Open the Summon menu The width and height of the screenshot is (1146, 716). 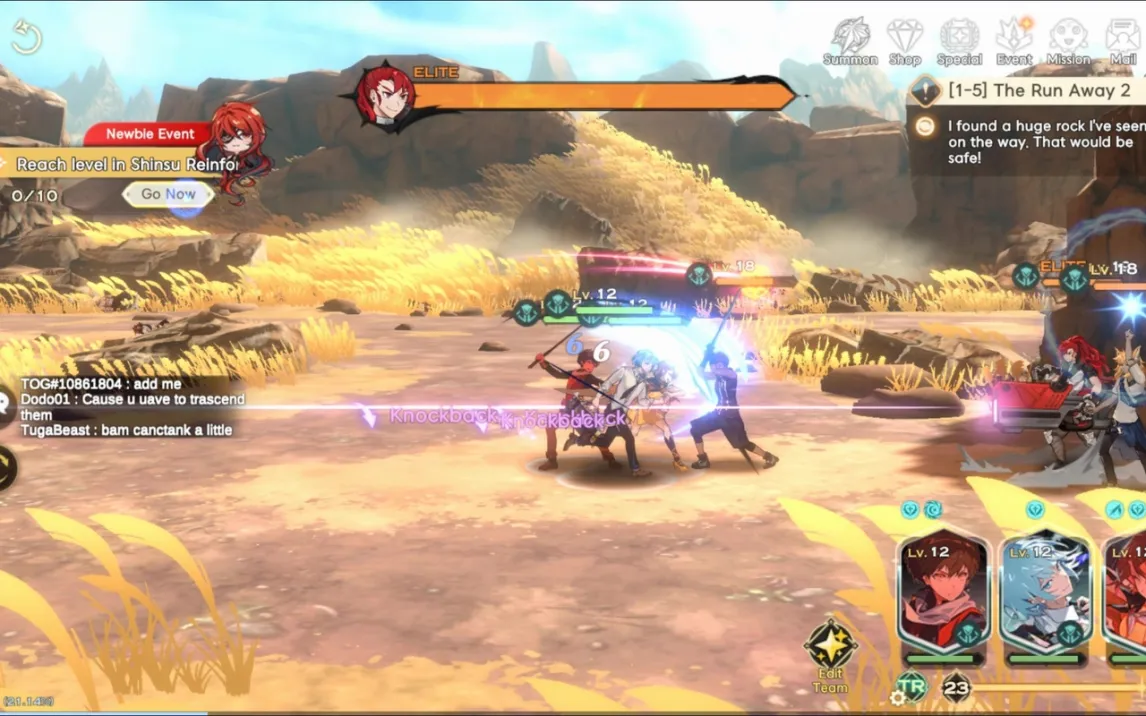coord(850,42)
